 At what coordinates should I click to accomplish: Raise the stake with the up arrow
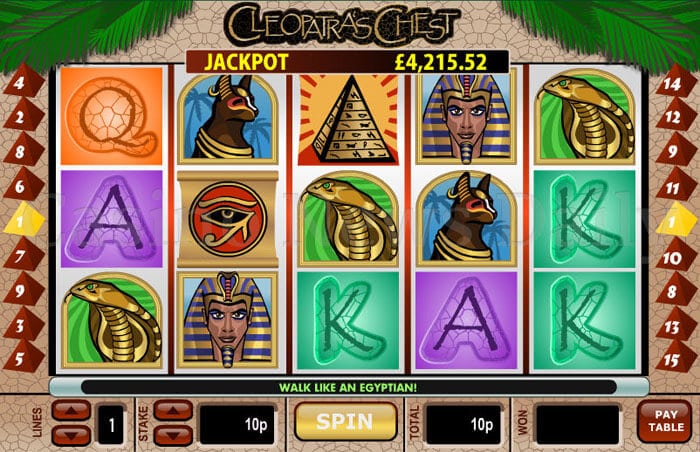tap(172, 411)
